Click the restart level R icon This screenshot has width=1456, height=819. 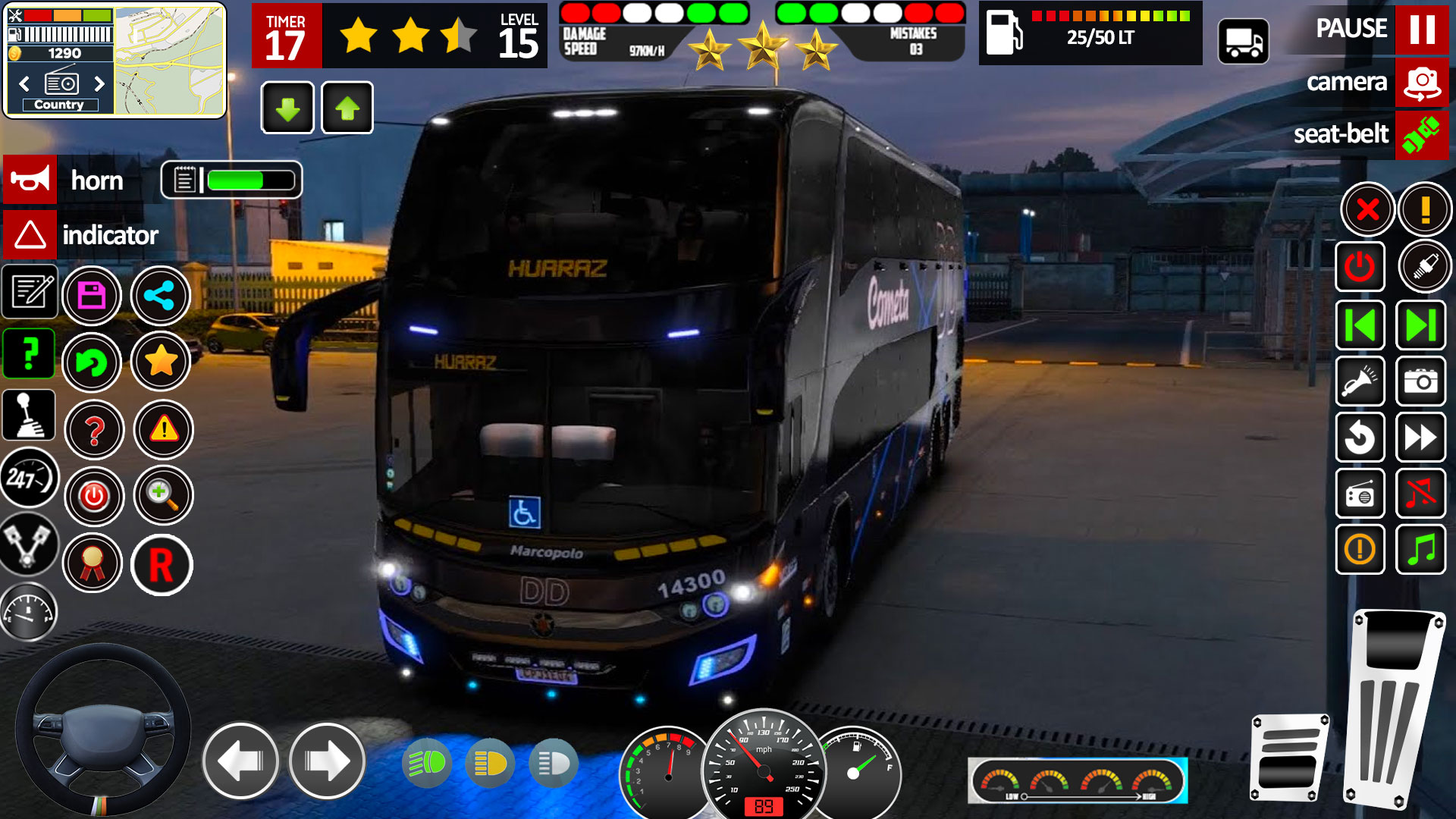point(162,564)
